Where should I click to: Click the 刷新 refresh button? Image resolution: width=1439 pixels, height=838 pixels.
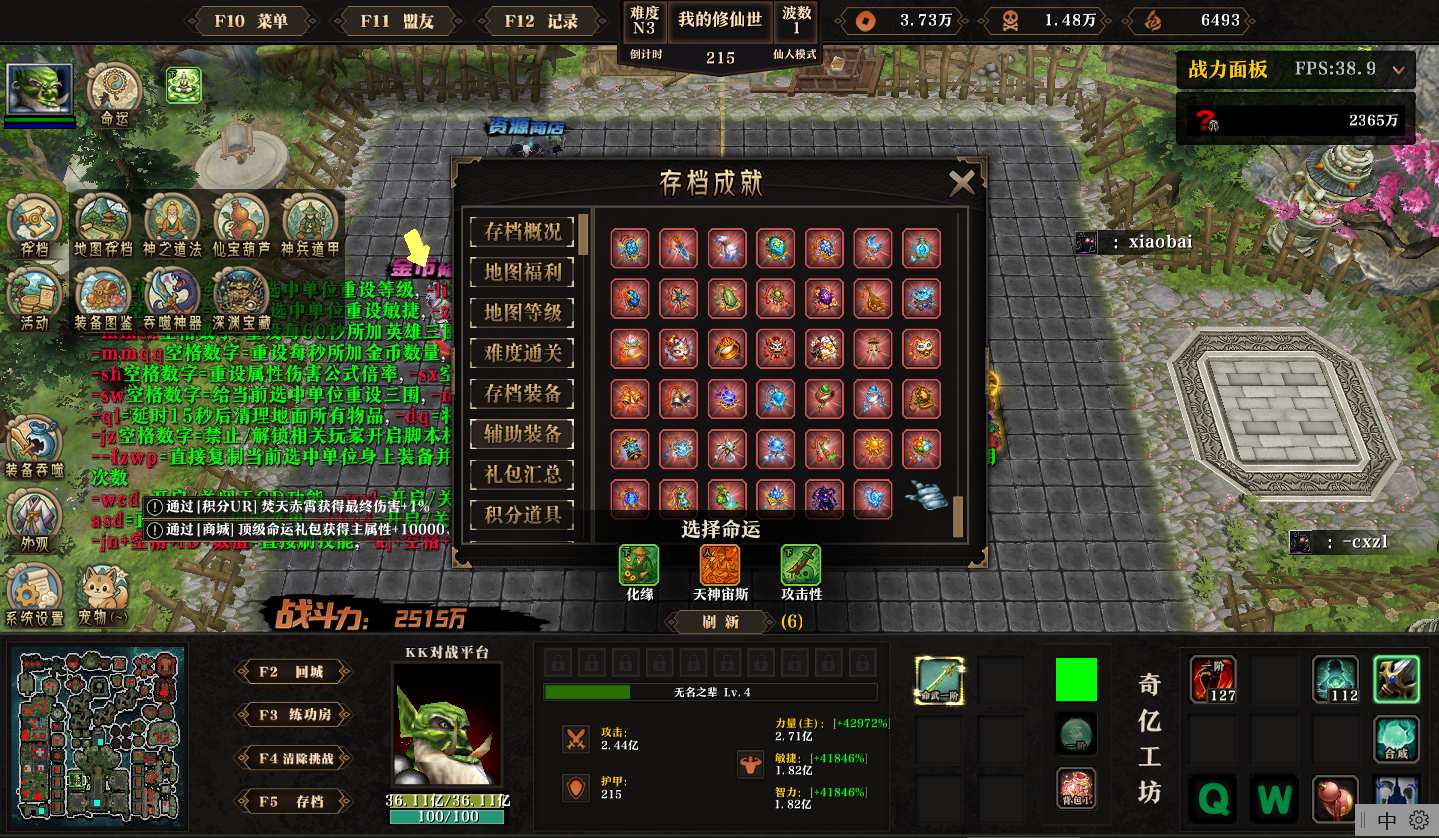pos(720,622)
